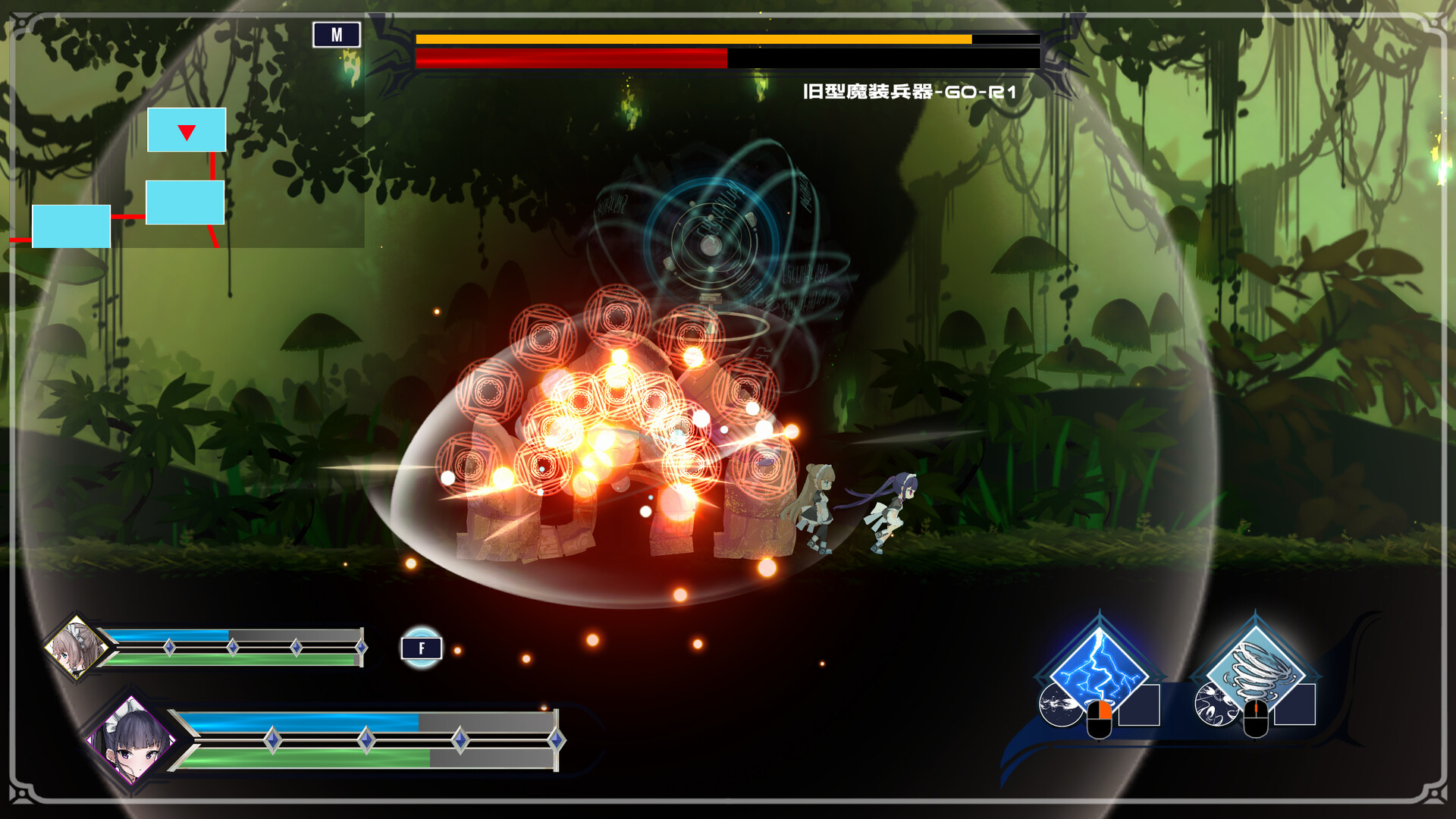Click the M map key indicator
Image resolution: width=1456 pixels, height=819 pixels.
(338, 33)
